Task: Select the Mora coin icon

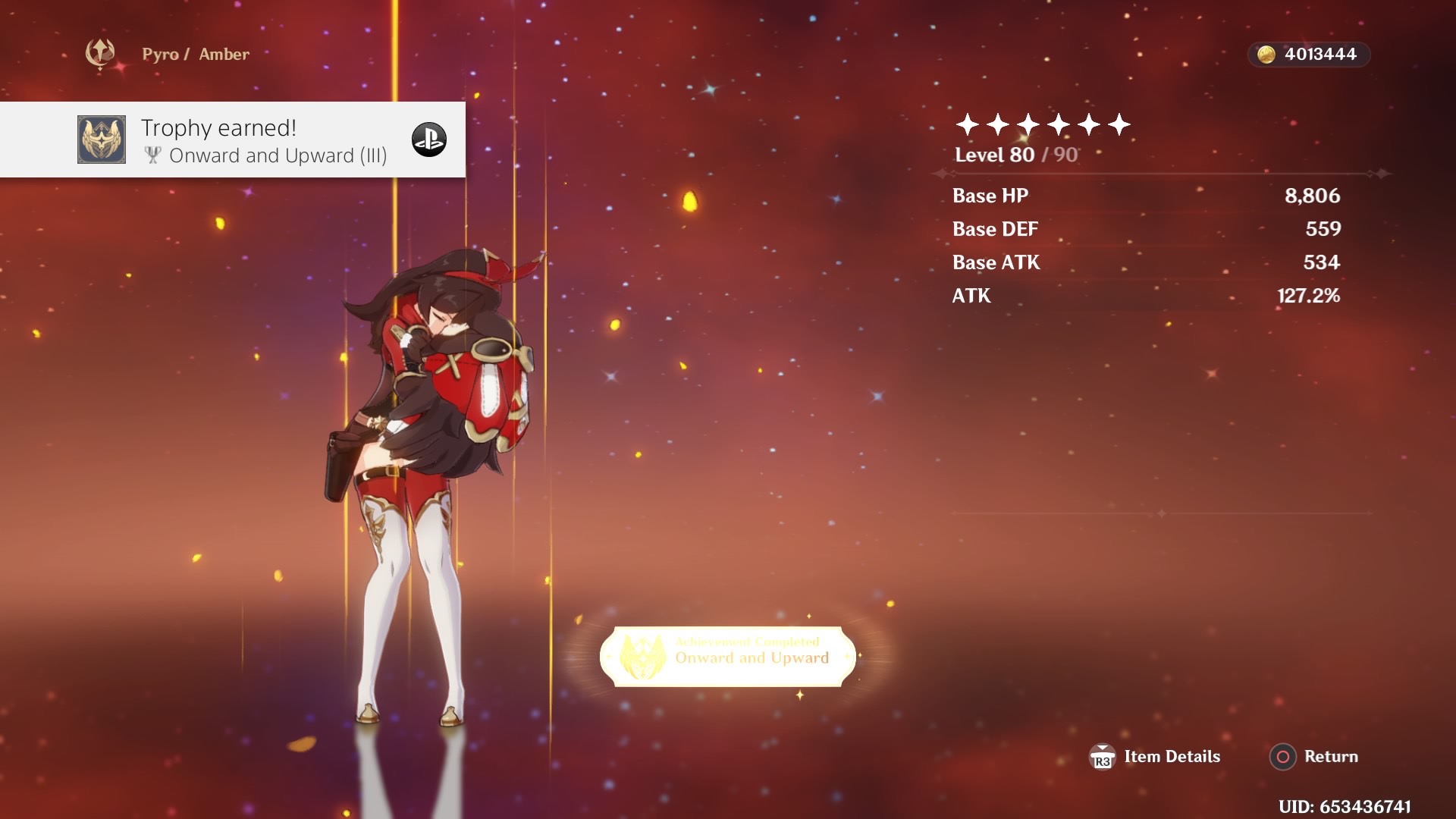Action: (1265, 54)
